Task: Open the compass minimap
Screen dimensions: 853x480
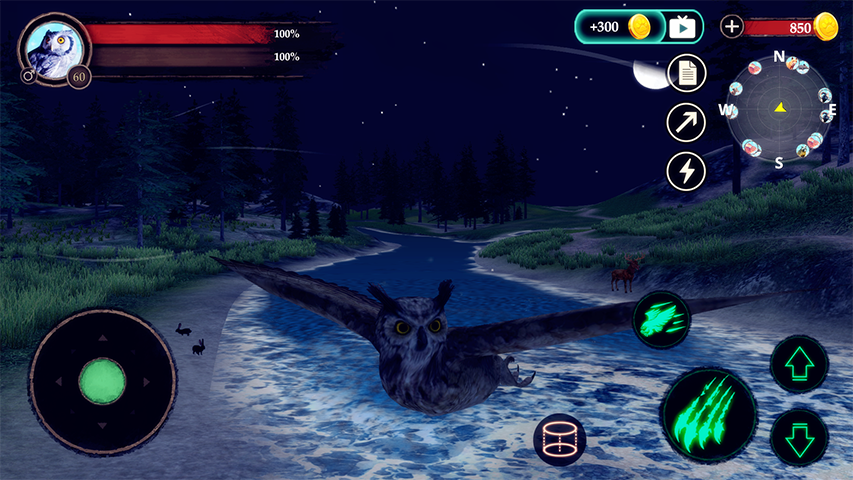Action: (x=779, y=108)
